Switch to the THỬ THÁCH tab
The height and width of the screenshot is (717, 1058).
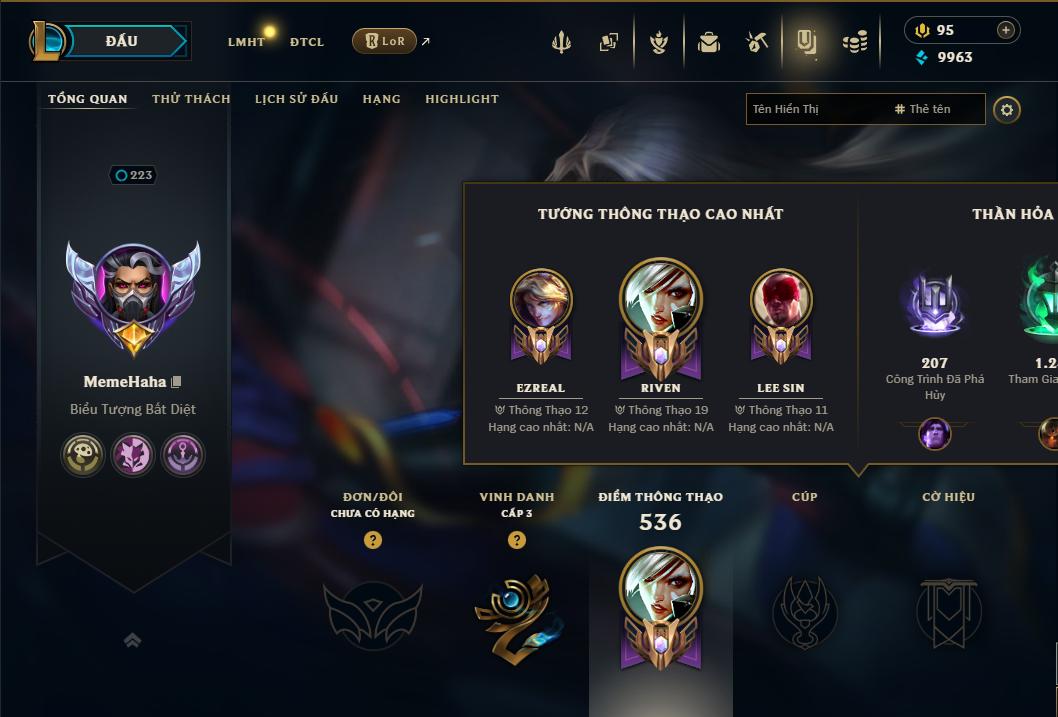tap(191, 99)
